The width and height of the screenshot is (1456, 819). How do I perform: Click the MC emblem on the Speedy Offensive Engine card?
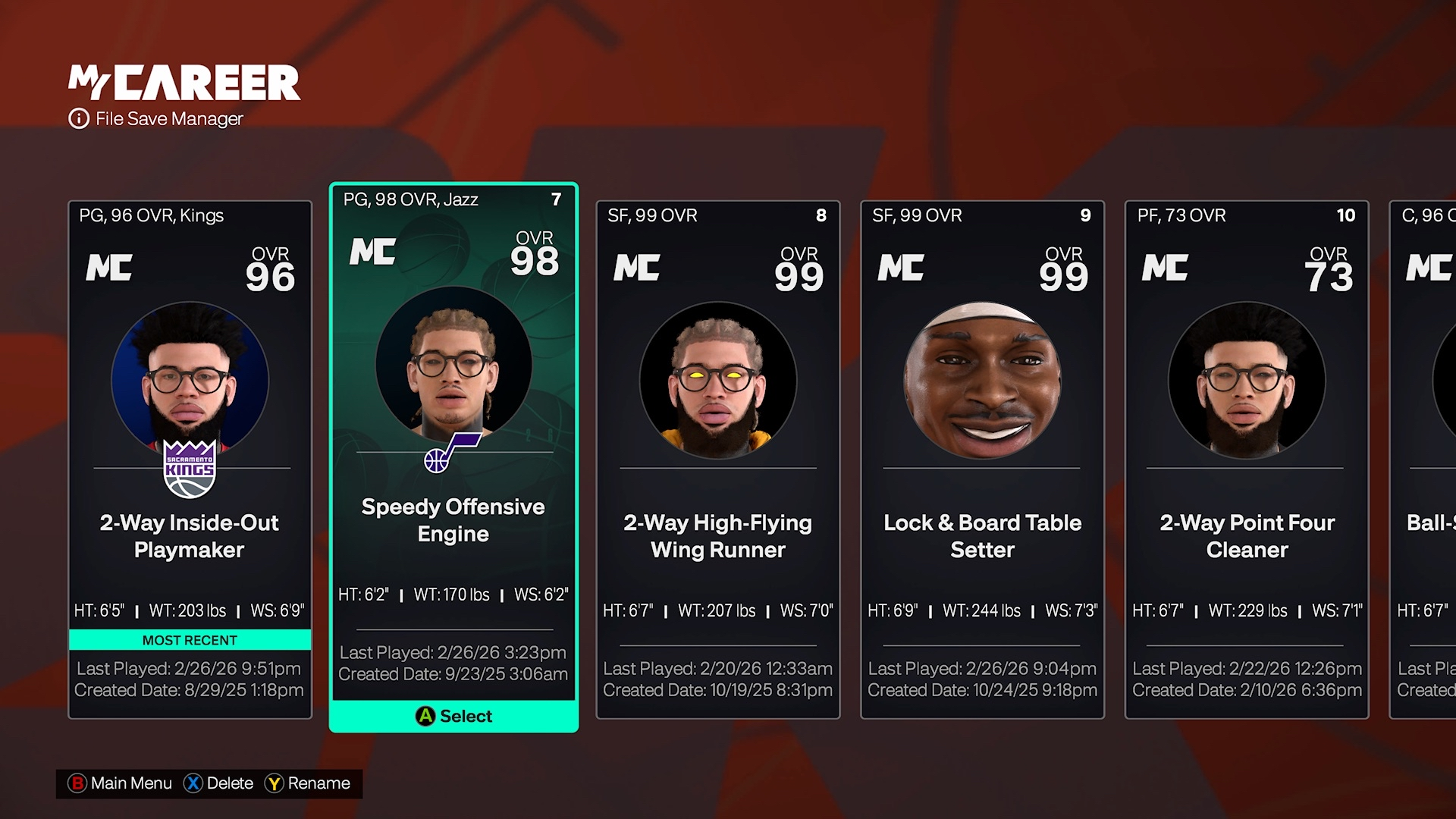click(x=373, y=253)
